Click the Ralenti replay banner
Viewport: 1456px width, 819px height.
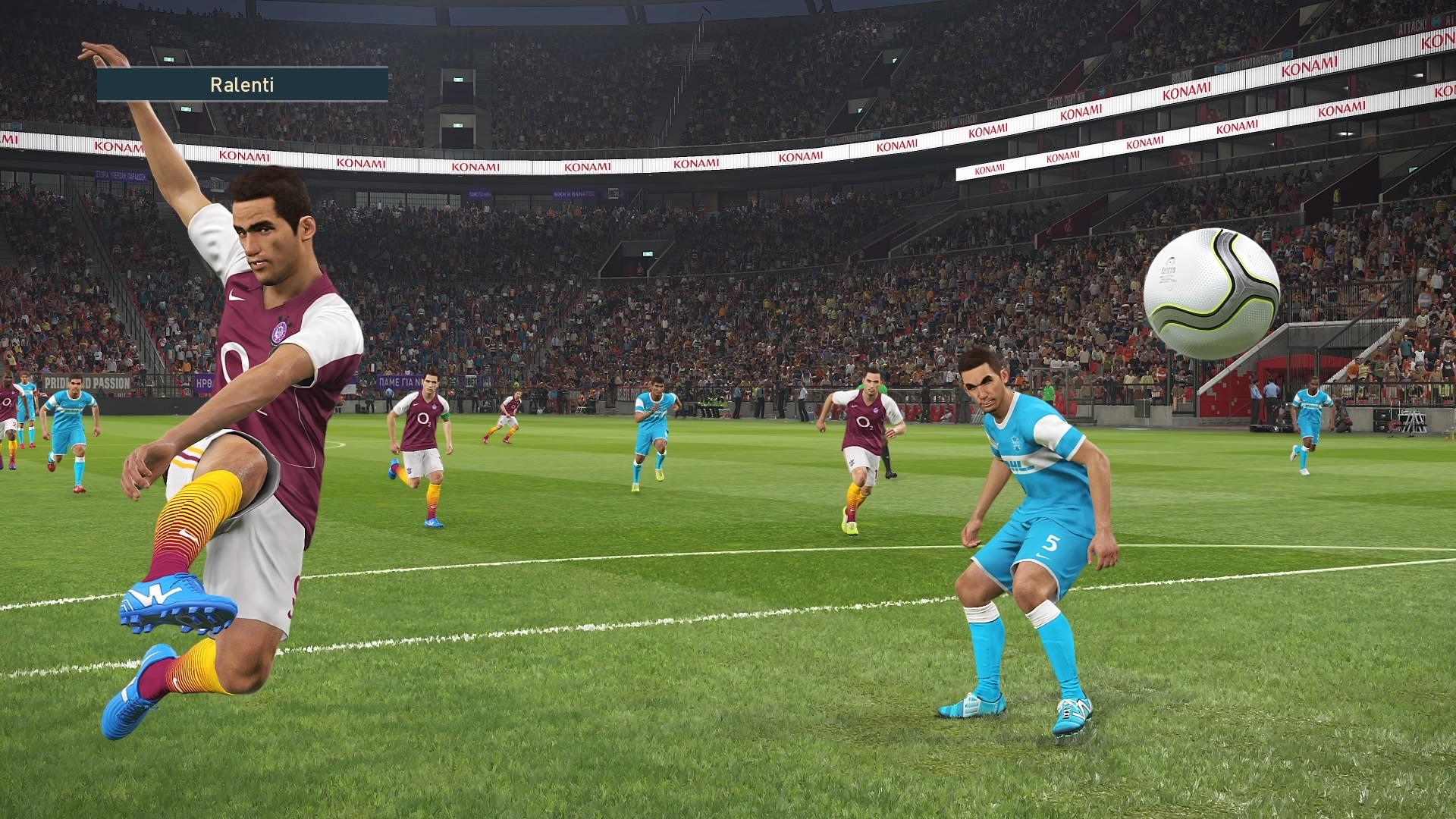click(x=242, y=85)
